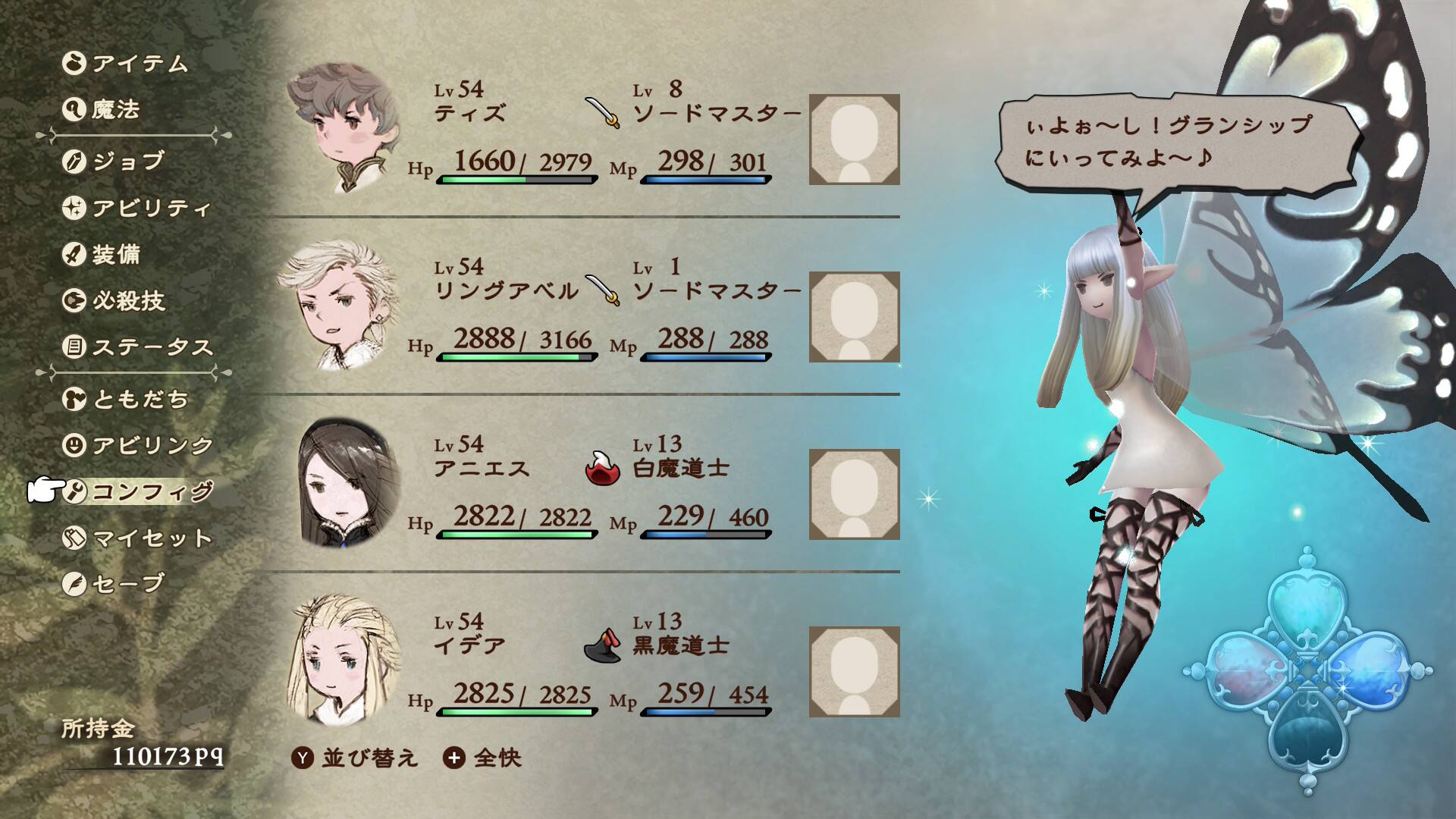Select the 魔法 (Magic) menu entry
The height and width of the screenshot is (819, 1456).
click(115, 110)
